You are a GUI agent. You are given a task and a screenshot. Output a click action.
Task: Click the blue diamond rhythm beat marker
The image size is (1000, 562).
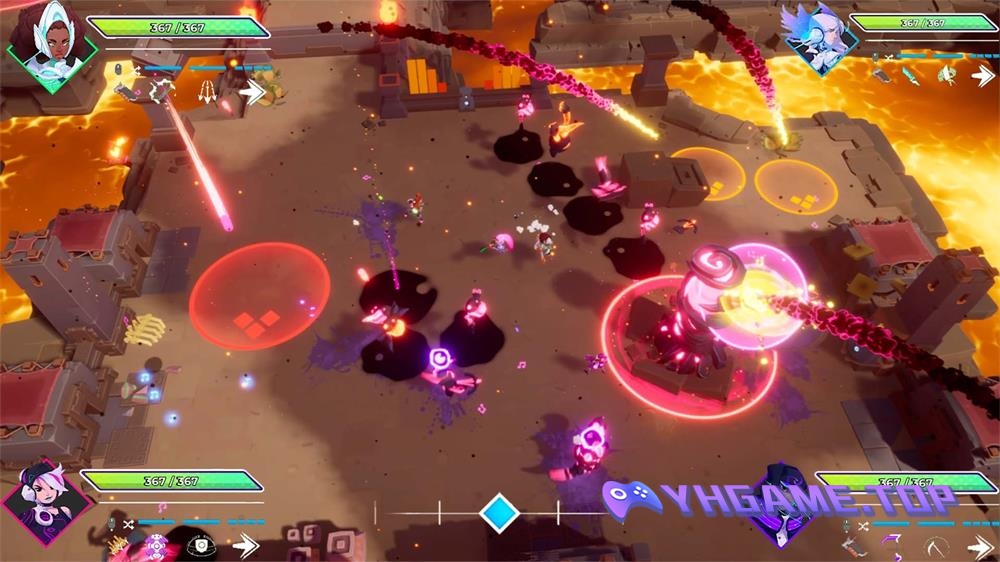pos(498,513)
